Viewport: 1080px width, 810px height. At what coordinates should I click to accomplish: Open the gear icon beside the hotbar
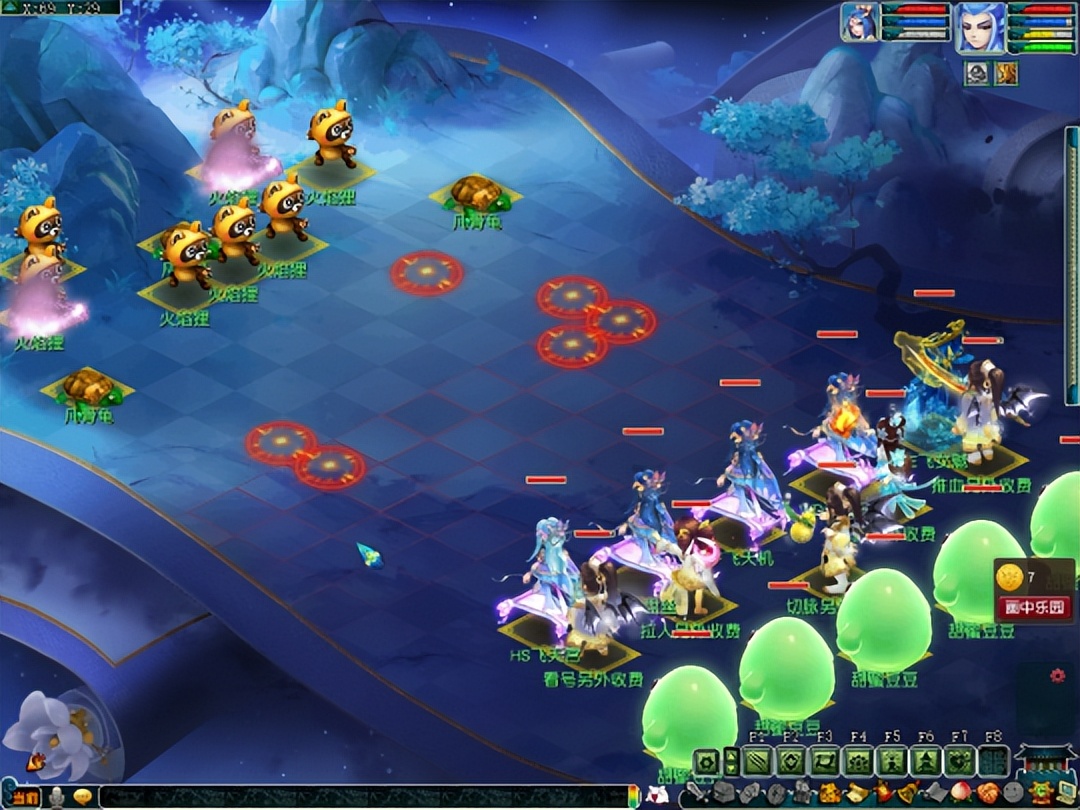pos(707,761)
